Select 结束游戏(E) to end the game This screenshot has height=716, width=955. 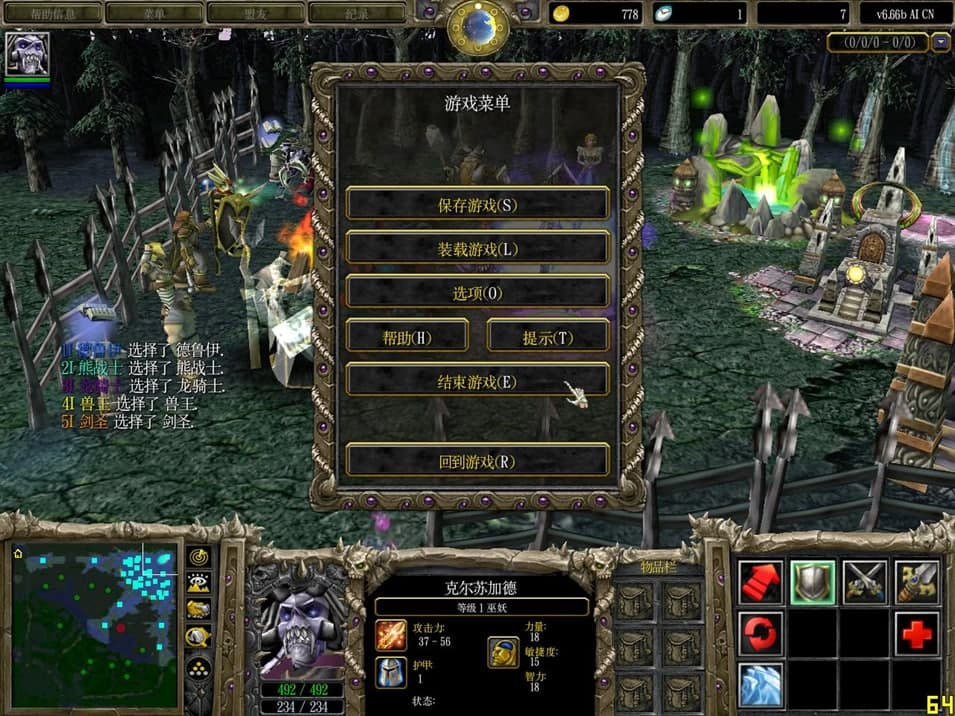pyautogui.click(x=477, y=381)
